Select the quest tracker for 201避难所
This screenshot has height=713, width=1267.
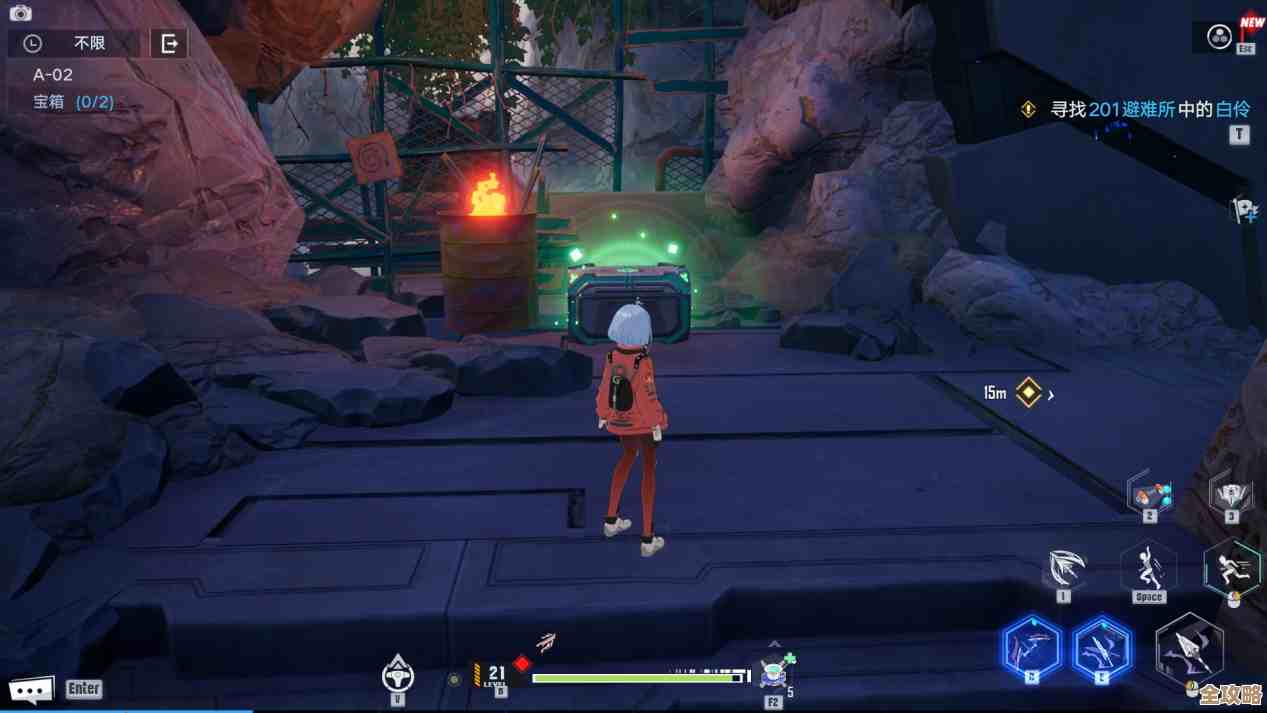[1138, 109]
